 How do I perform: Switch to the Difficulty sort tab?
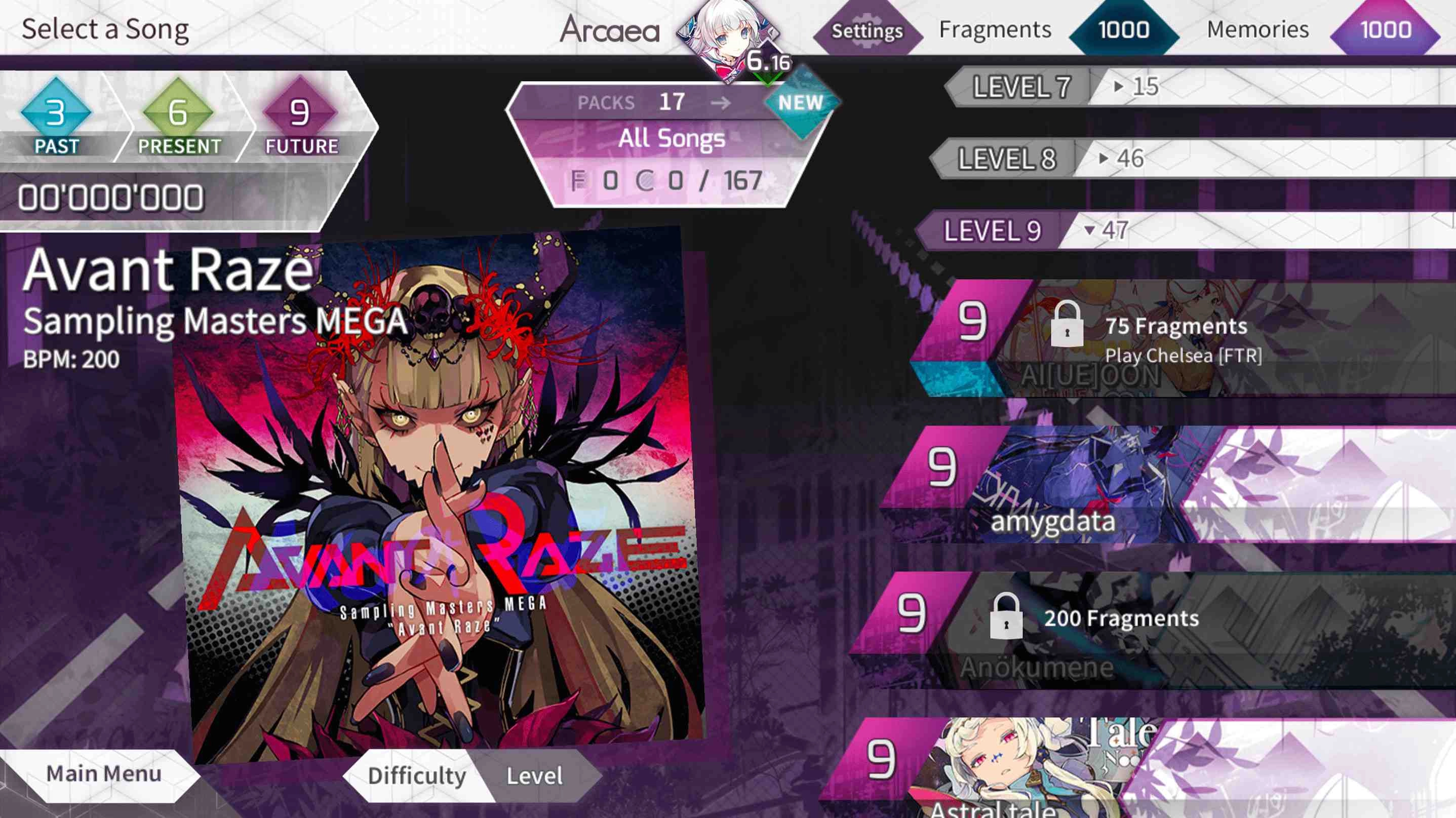(419, 777)
